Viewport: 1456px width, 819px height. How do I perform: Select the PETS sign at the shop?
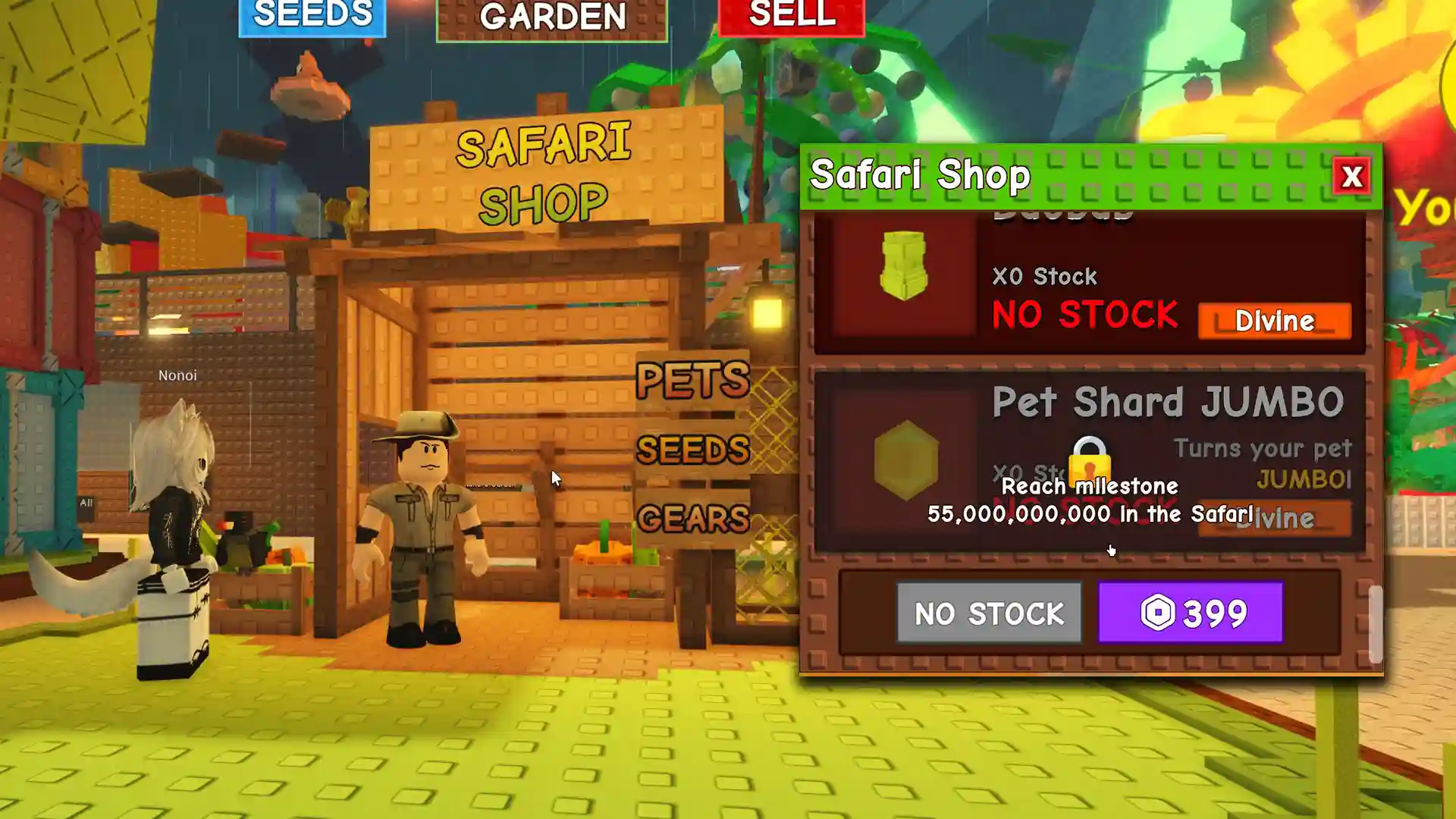[x=692, y=379]
